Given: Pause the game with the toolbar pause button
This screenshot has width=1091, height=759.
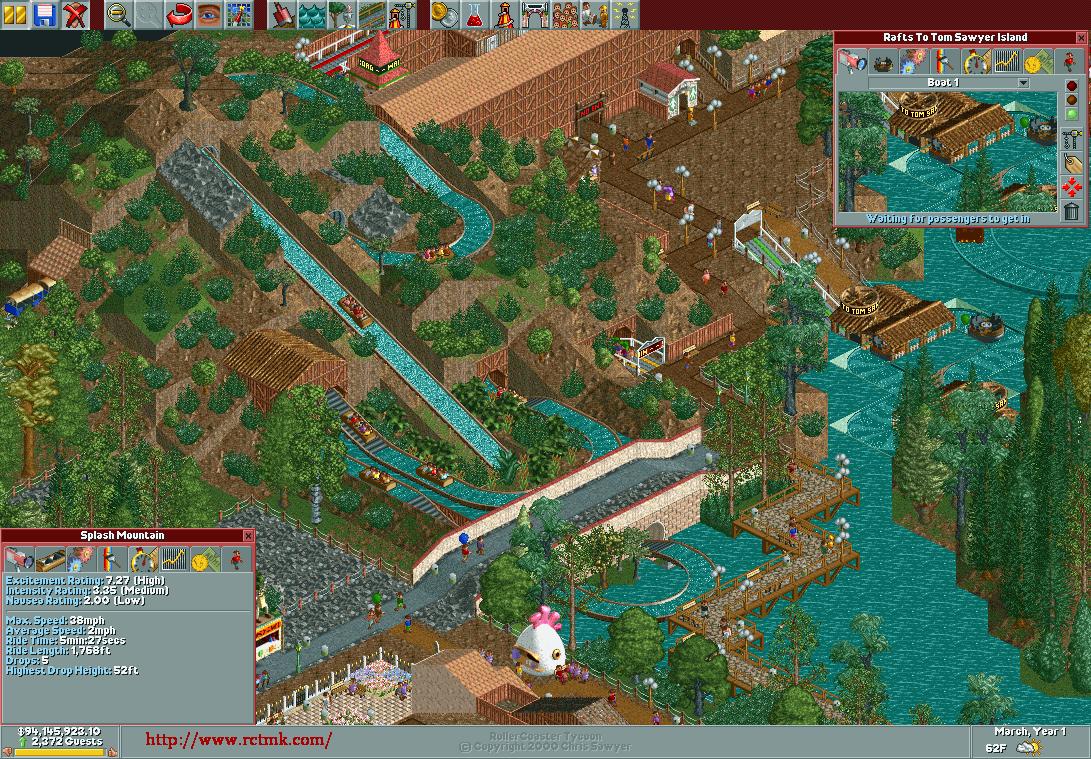Looking at the screenshot, I should pyautogui.click(x=16, y=14).
